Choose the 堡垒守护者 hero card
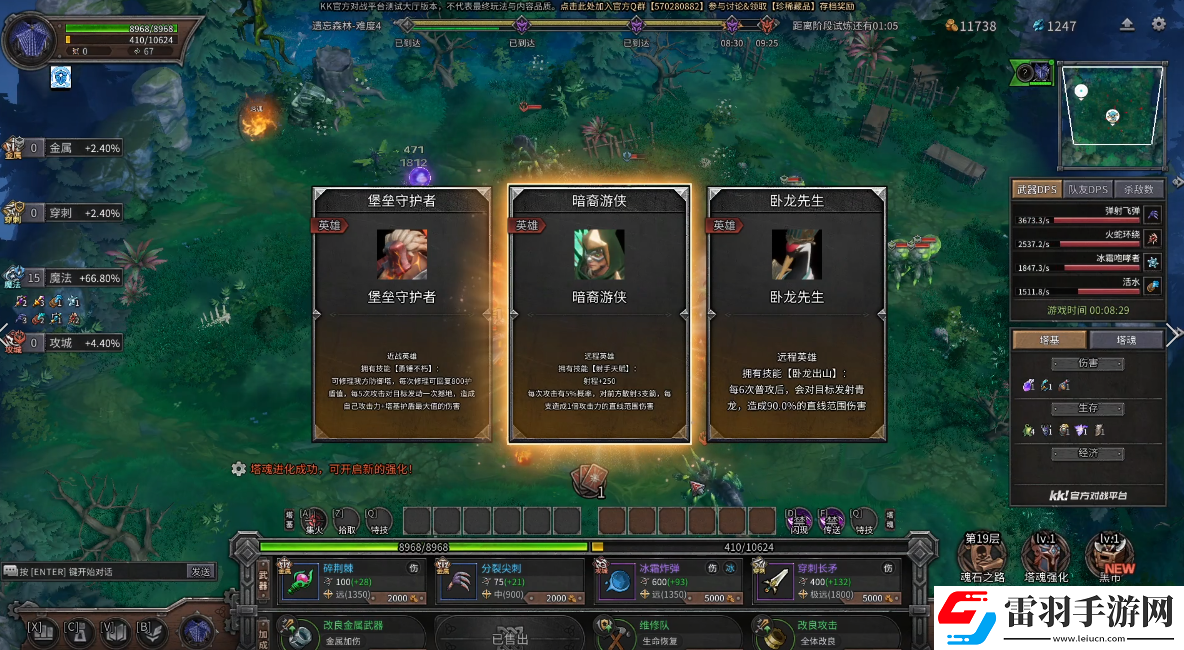1184x650 pixels. (402, 312)
